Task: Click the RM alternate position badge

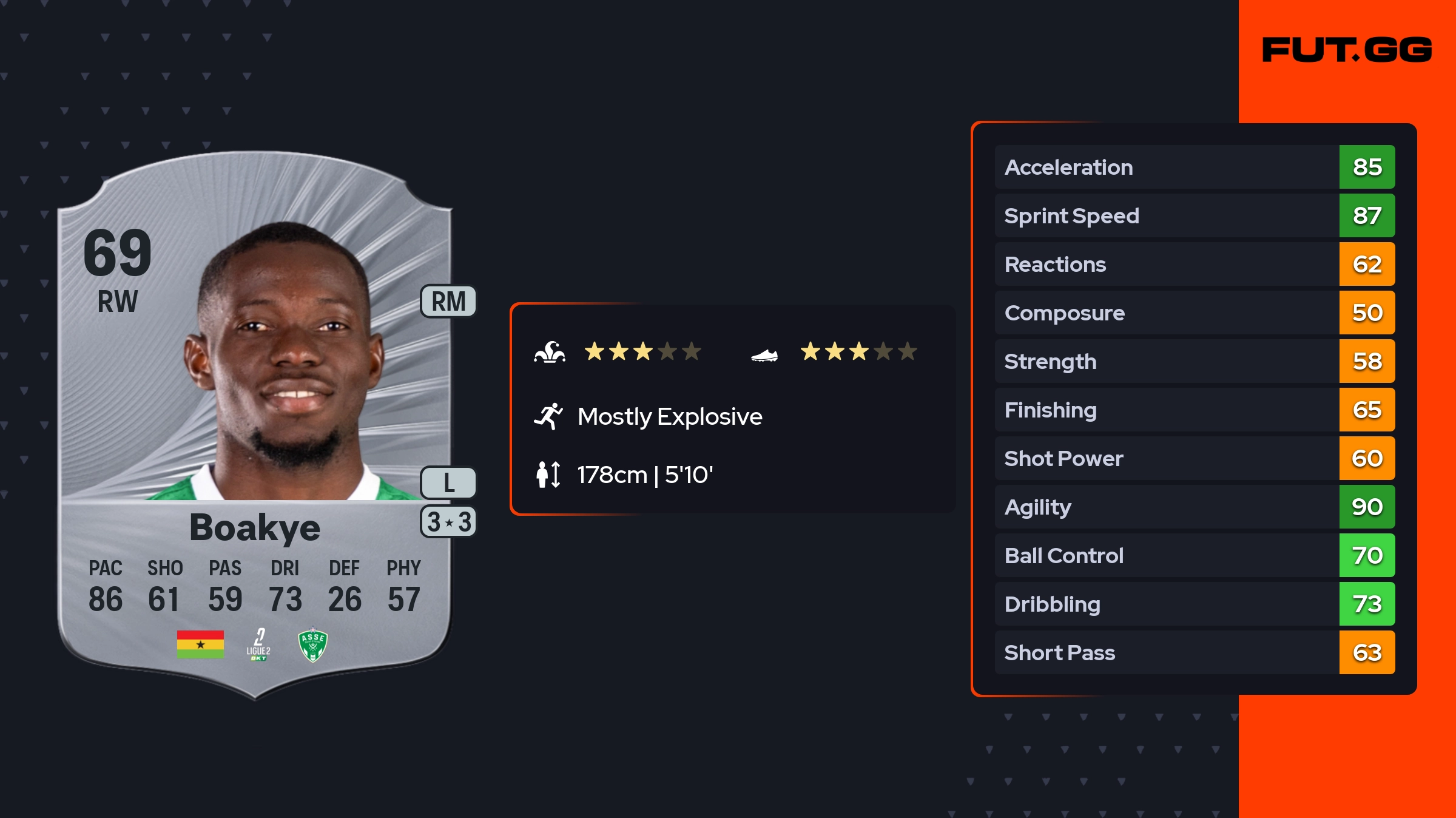Action: [x=448, y=302]
